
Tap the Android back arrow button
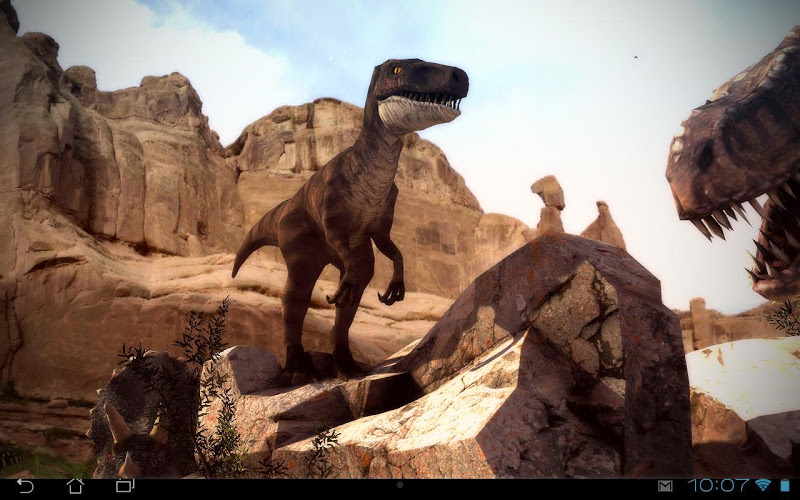point(26,486)
